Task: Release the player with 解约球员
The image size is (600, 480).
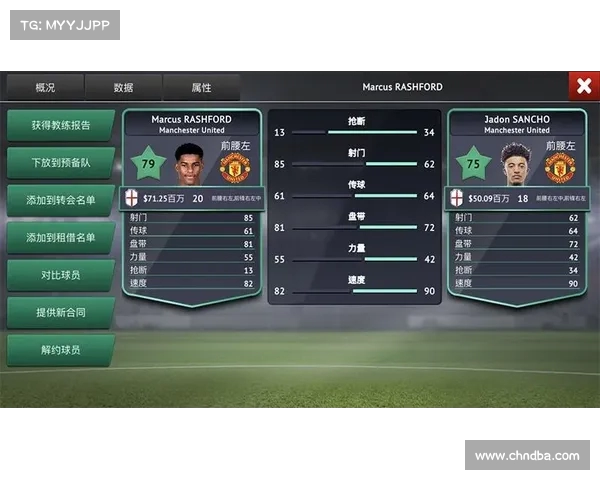Action: coord(60,351)
